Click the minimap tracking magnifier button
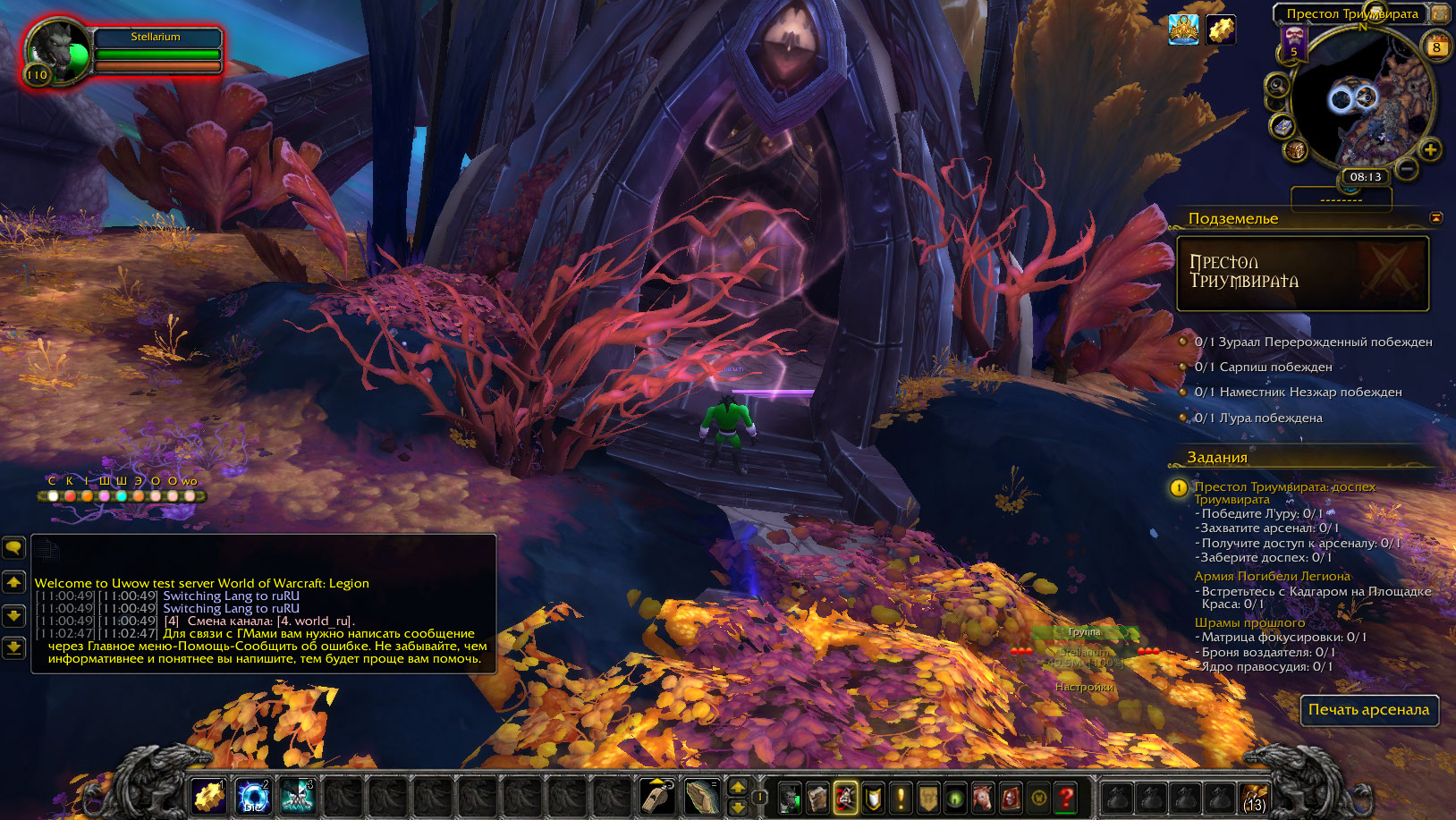1456x820 pixels. [1277, 86]
